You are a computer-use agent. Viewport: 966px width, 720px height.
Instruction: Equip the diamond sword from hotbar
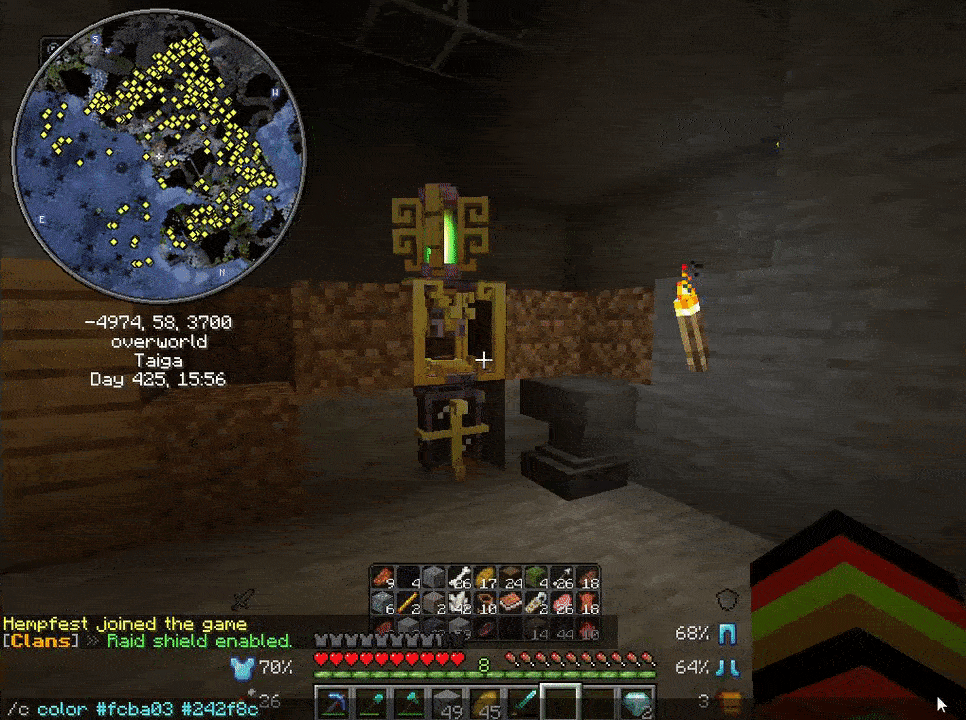point(523,704)
